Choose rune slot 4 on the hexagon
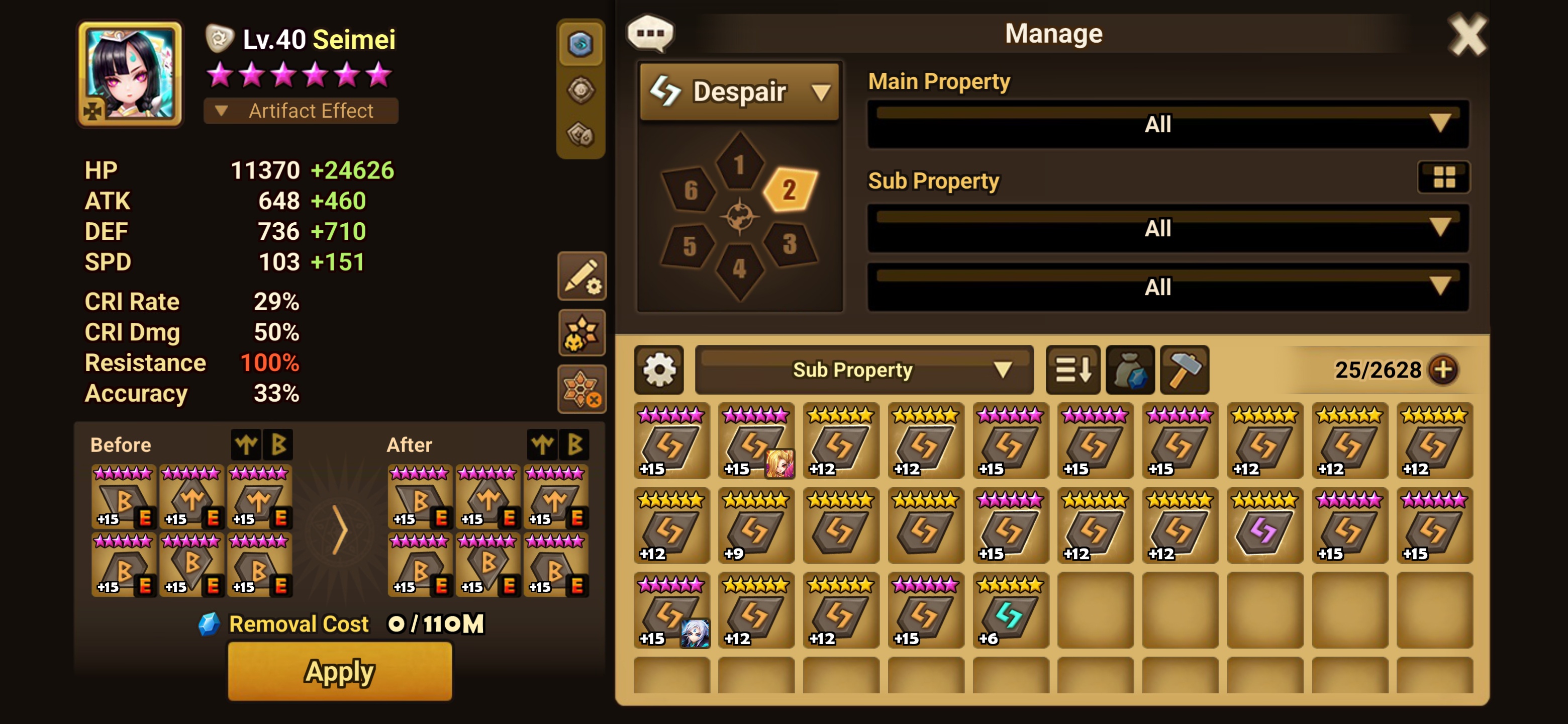The width and height of the screenshot is (1568, 724). click(739, 268)
